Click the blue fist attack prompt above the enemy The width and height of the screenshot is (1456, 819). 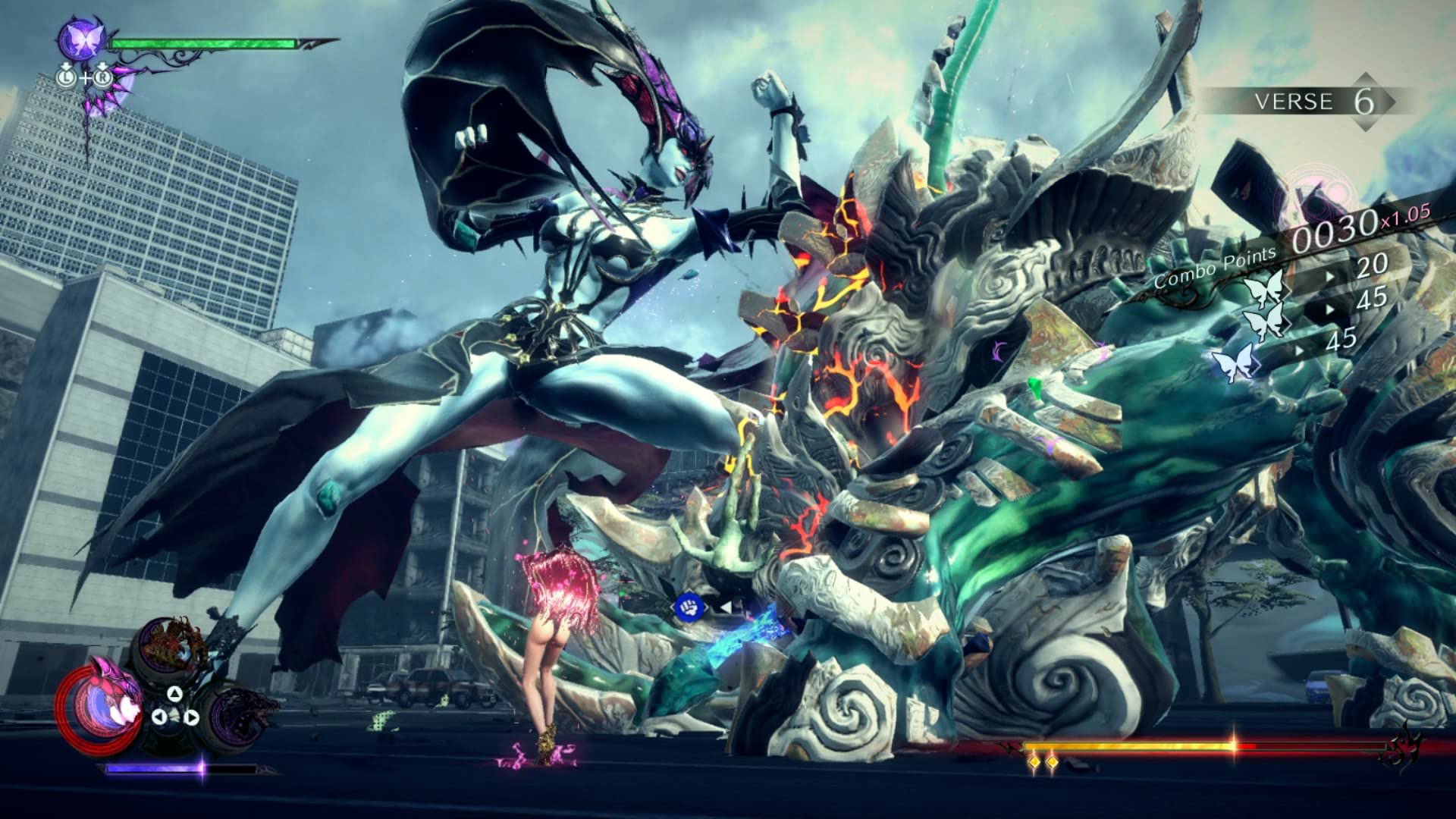tap(690, 607)
